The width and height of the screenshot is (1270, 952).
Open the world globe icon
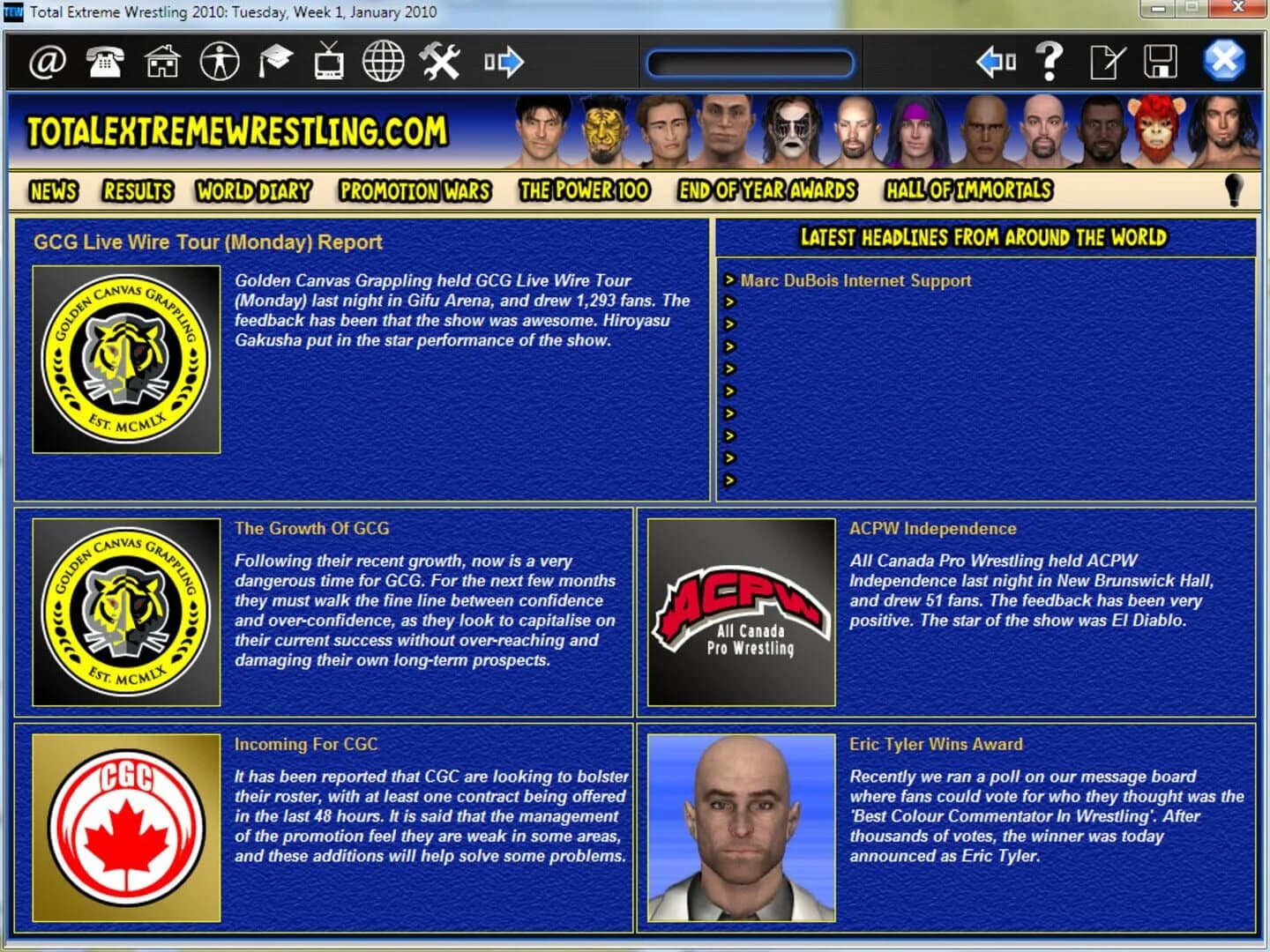point(384,62)
